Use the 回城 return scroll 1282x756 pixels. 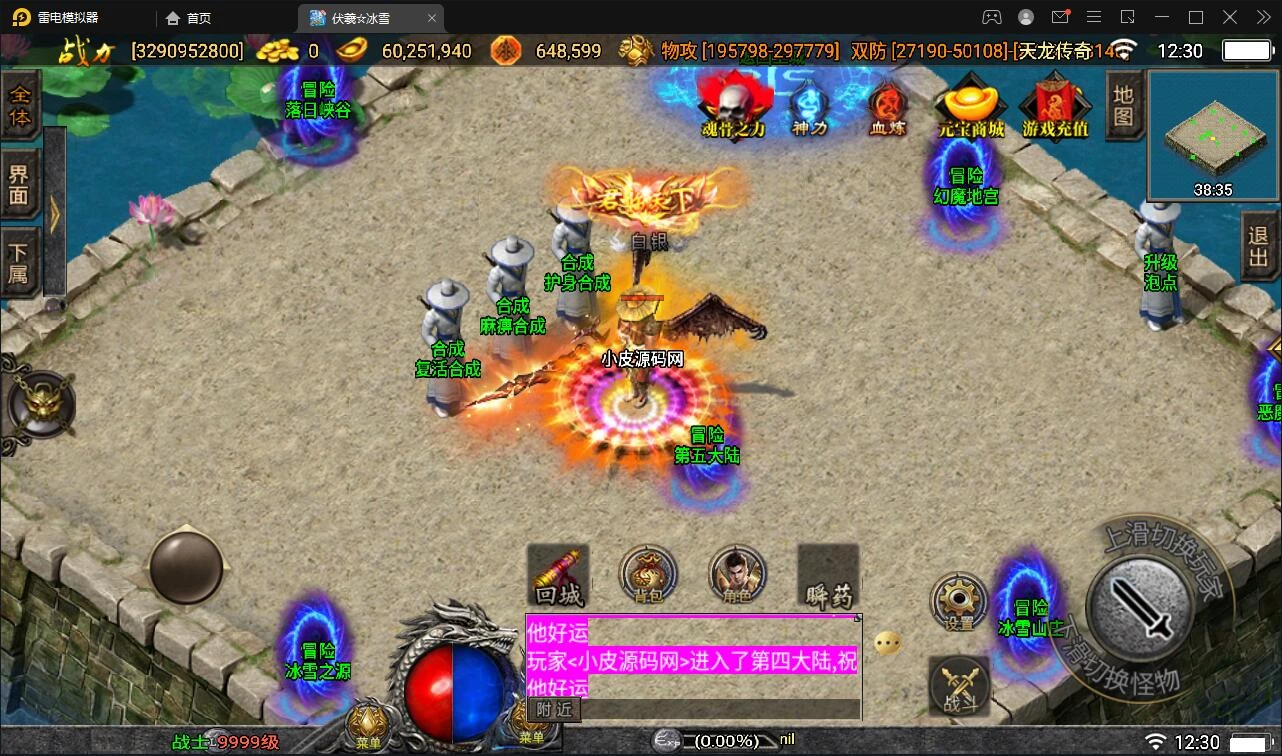558,576
